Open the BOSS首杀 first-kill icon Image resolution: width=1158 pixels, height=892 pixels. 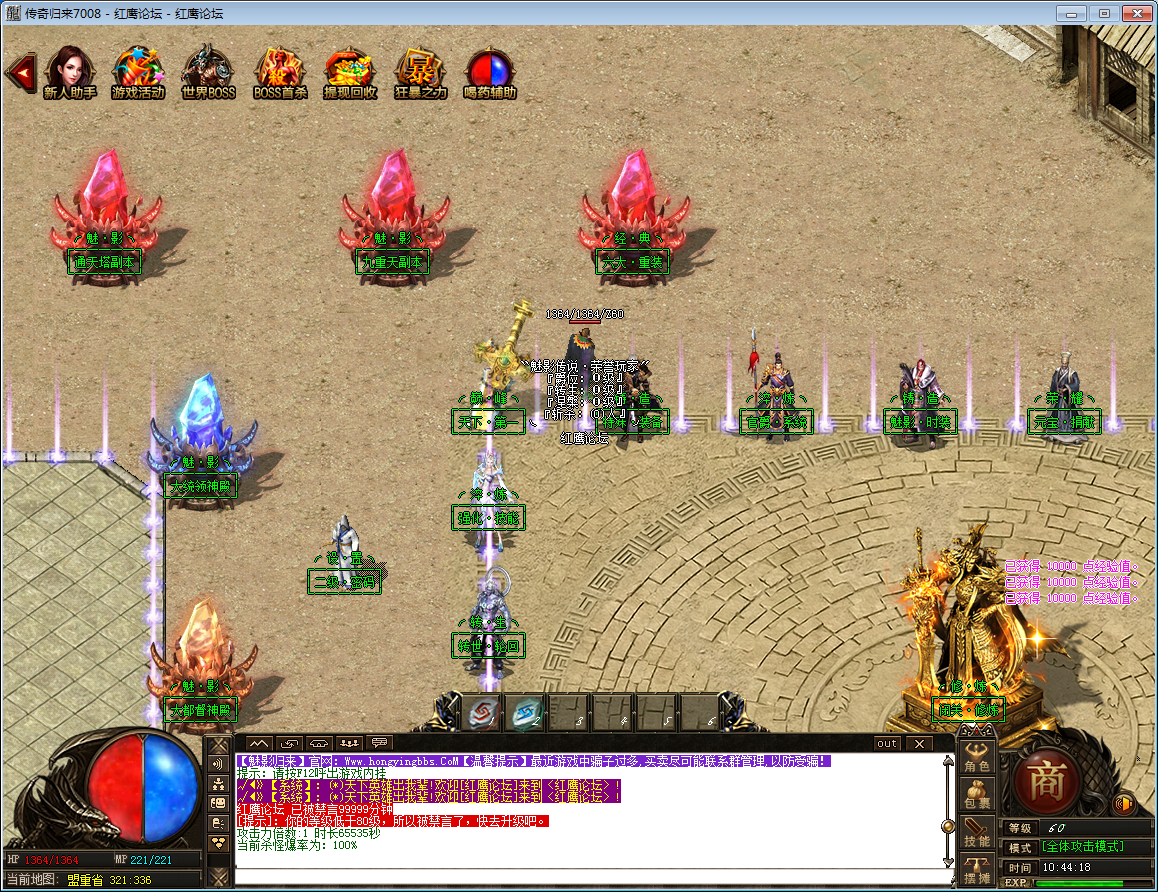pos(279,71)
